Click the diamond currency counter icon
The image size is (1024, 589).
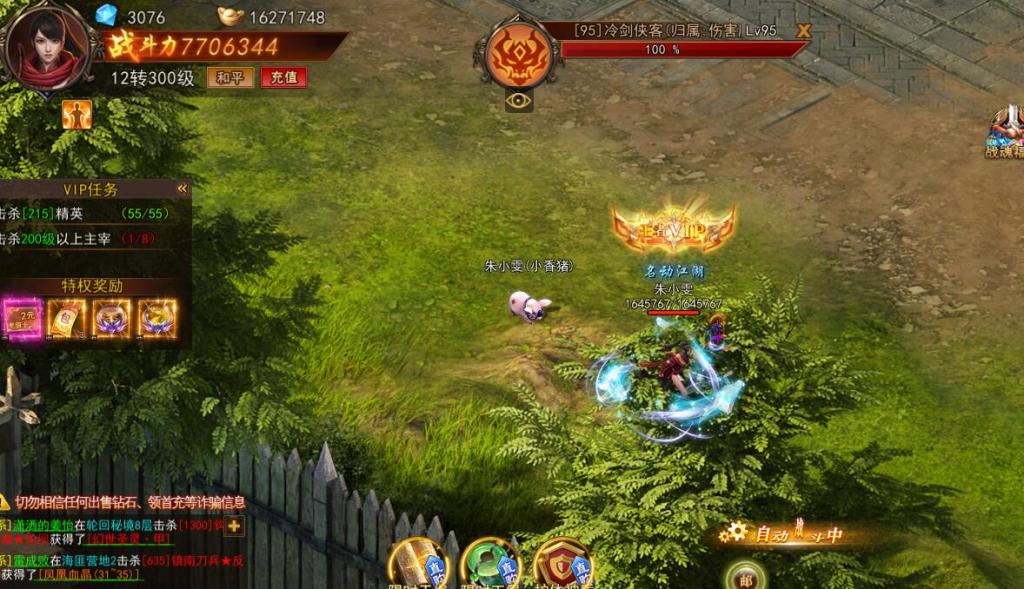[x=106, y=15]
